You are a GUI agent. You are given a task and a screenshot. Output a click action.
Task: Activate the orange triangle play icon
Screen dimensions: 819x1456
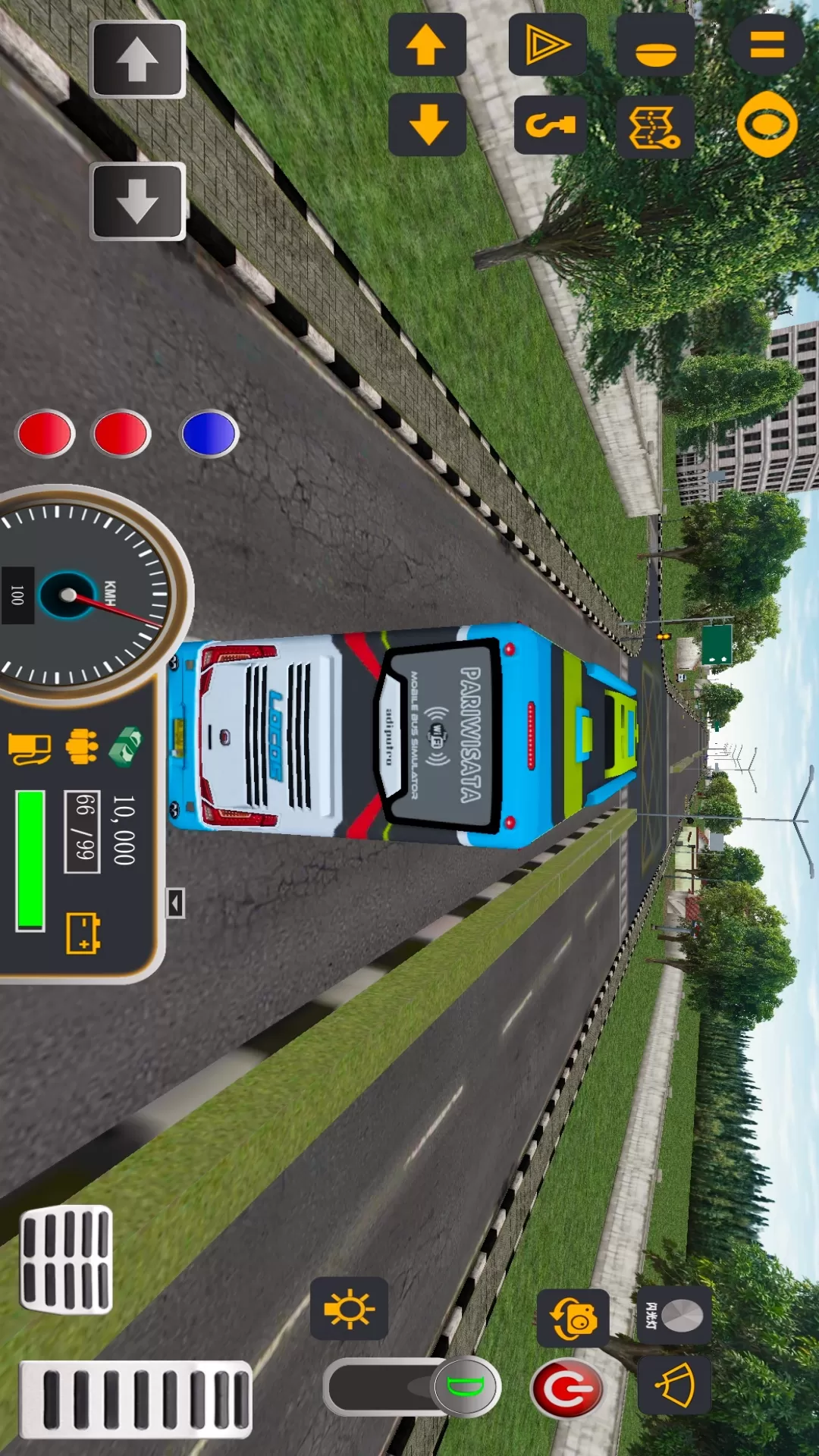click(547, 45)
